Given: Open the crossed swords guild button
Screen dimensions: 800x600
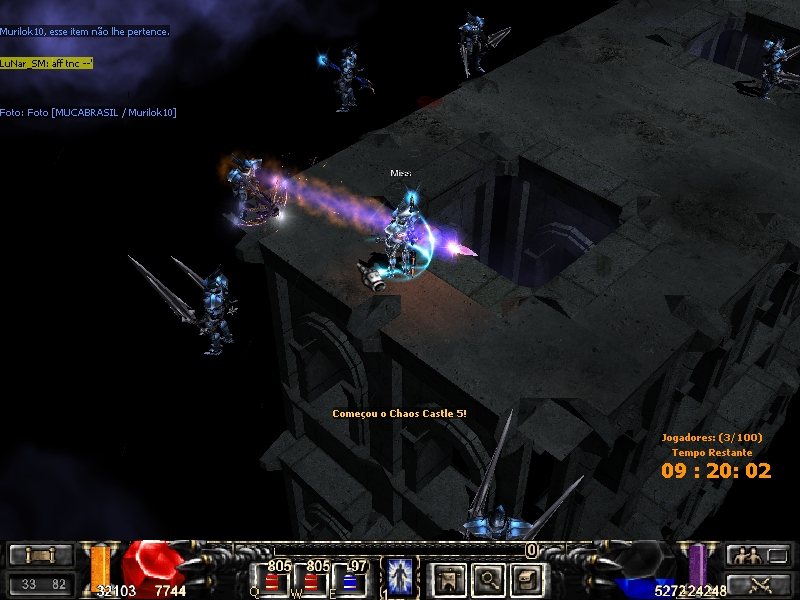Looking at the screenshot, I should [x=758, y=584].
